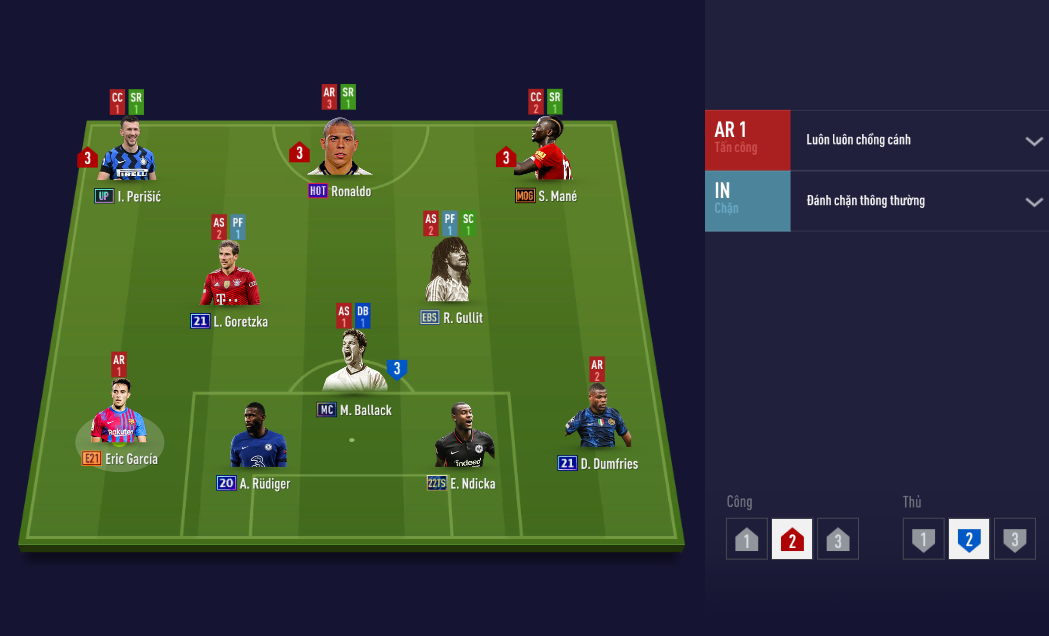Select defender E. Ndicka
The image size is (1049, 636).
[465, 438]
